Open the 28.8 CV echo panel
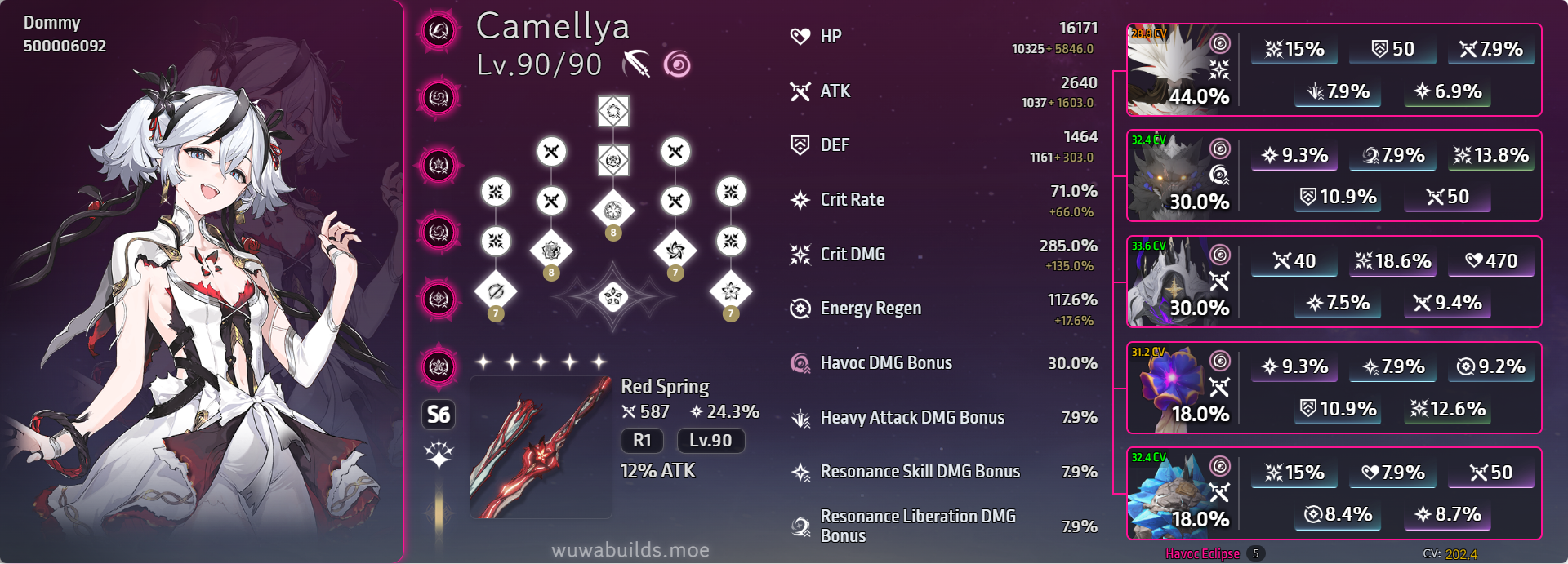This screenshot has height=564, width=1568. (x=1333, y=70)
